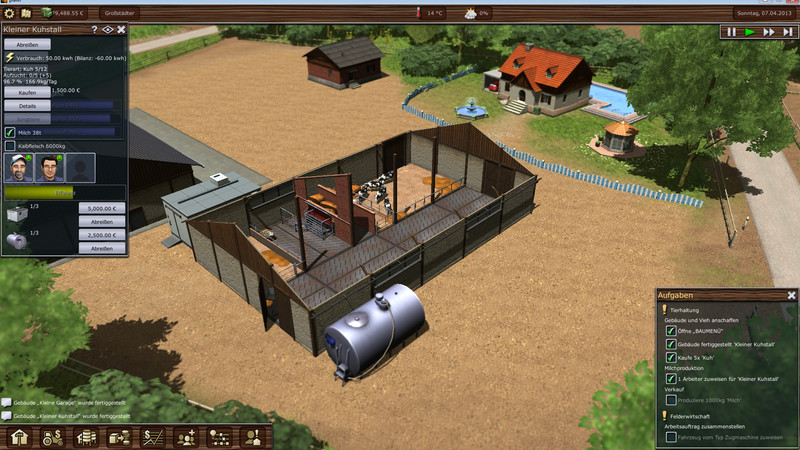Buy a cow with the Kaufen button
Viewport: 800px width, 450px height.
[x=27, y=91]
